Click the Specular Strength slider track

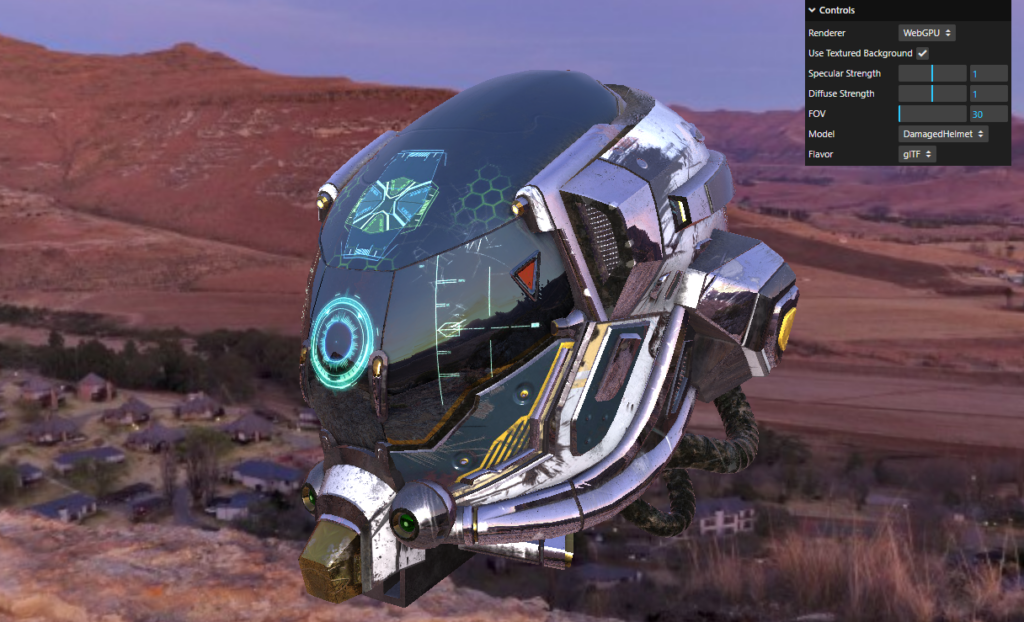tap(932, 74)
